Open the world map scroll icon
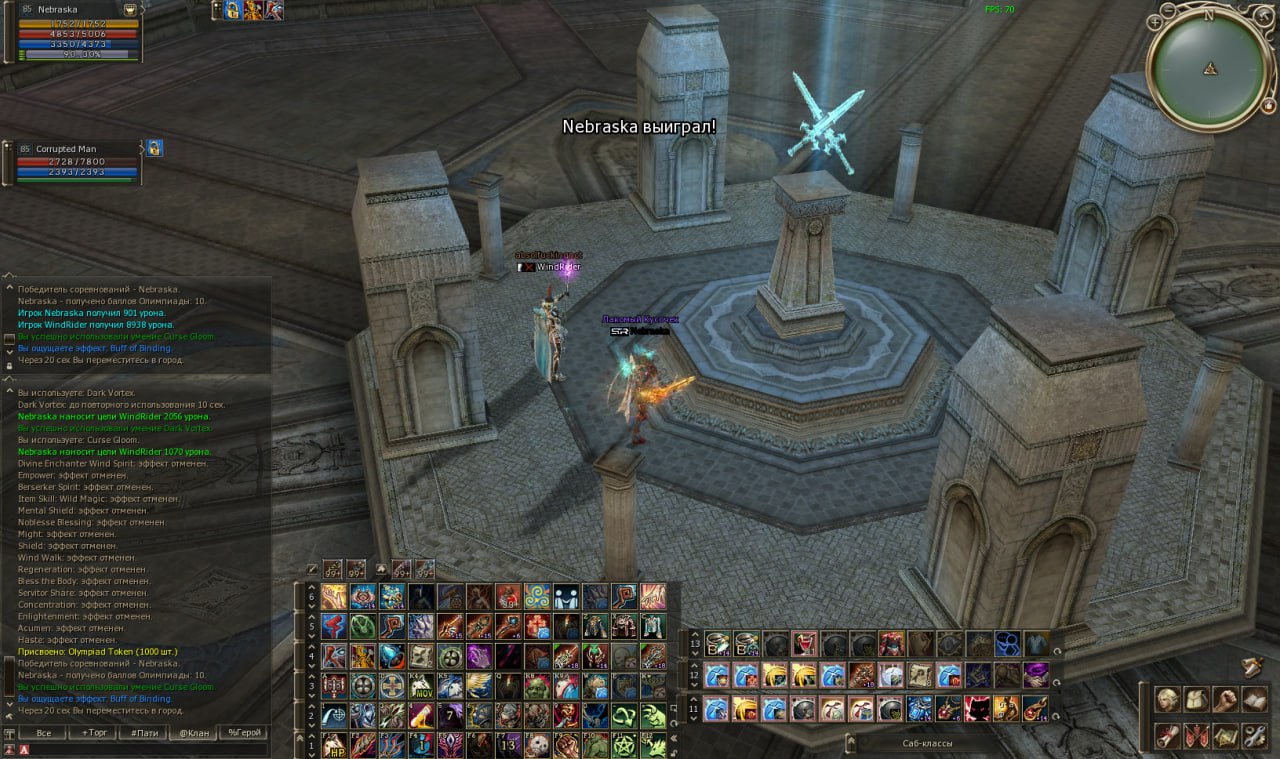This screenshot has height=759, width=1280. 1166,737
